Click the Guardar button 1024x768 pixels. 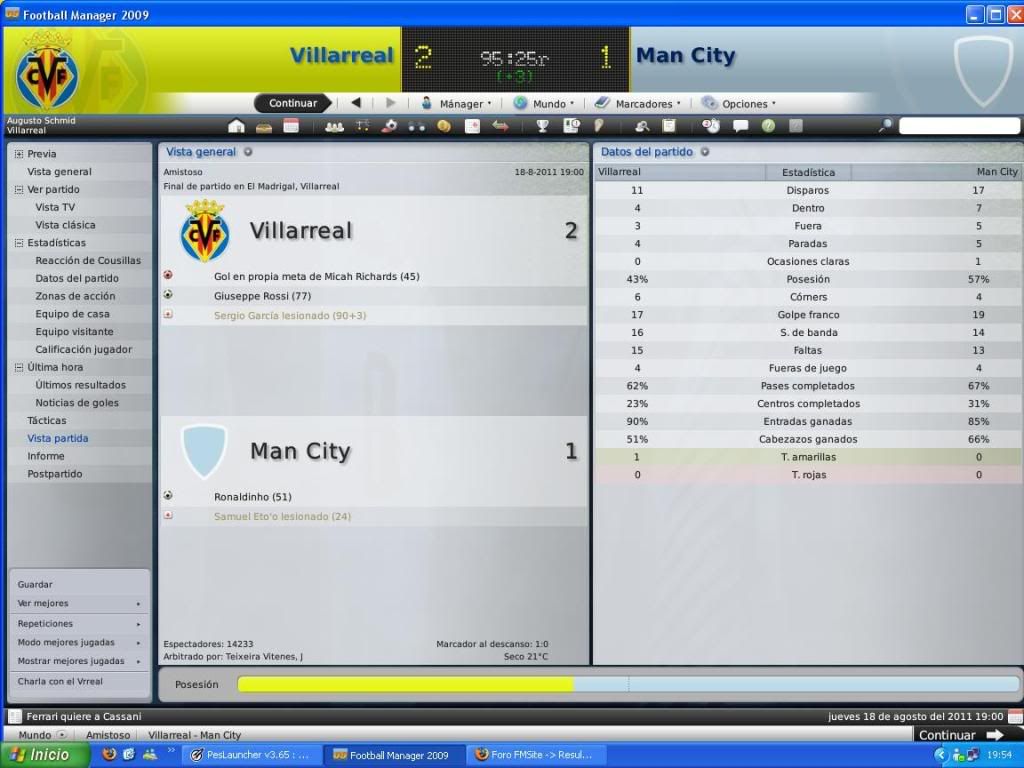click(35, 584)
